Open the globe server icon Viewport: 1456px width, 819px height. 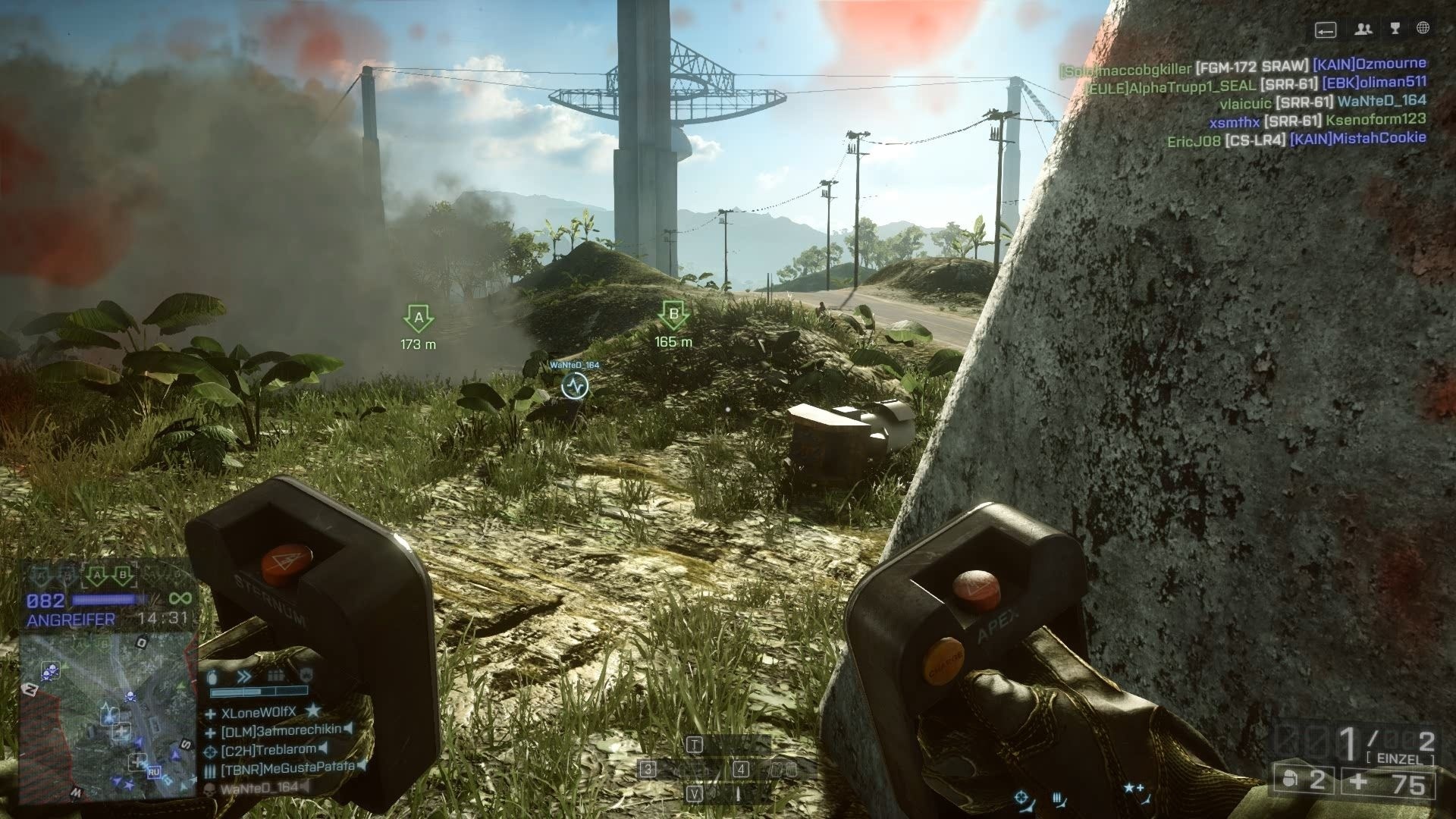coord(1423,28)
